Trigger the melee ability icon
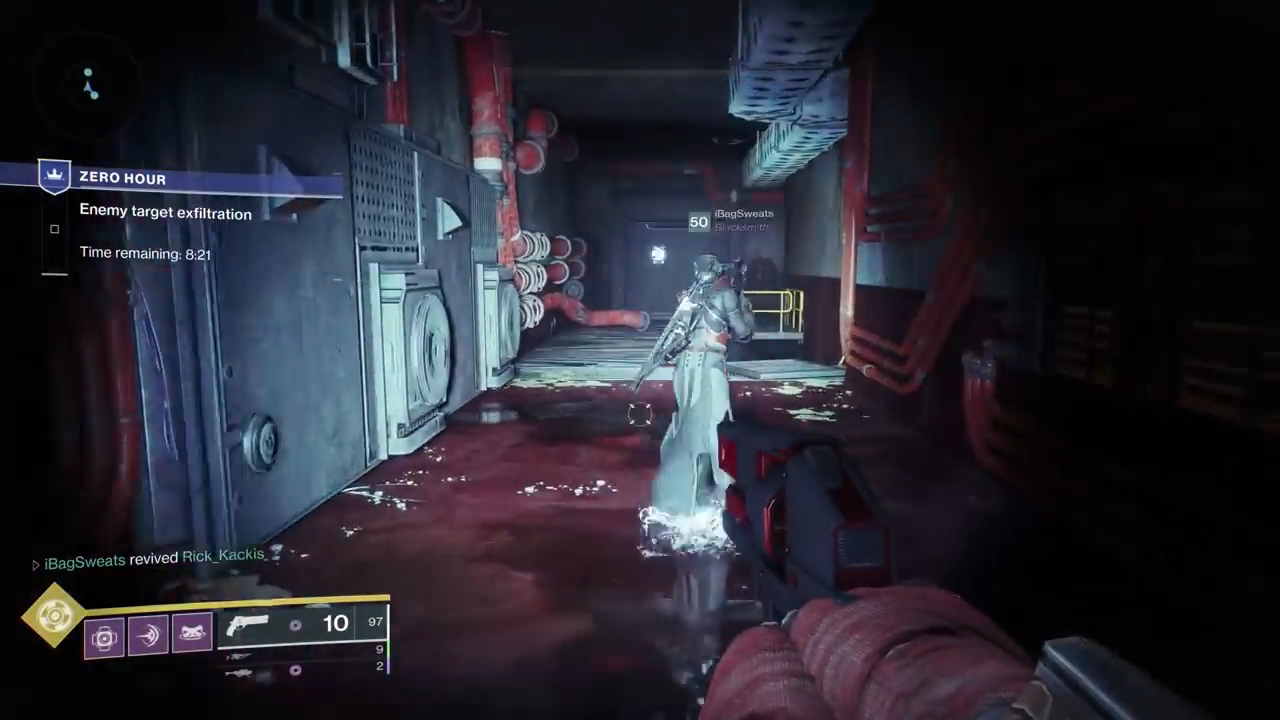This screenshot has width=1280, height=720. point(148,636)
